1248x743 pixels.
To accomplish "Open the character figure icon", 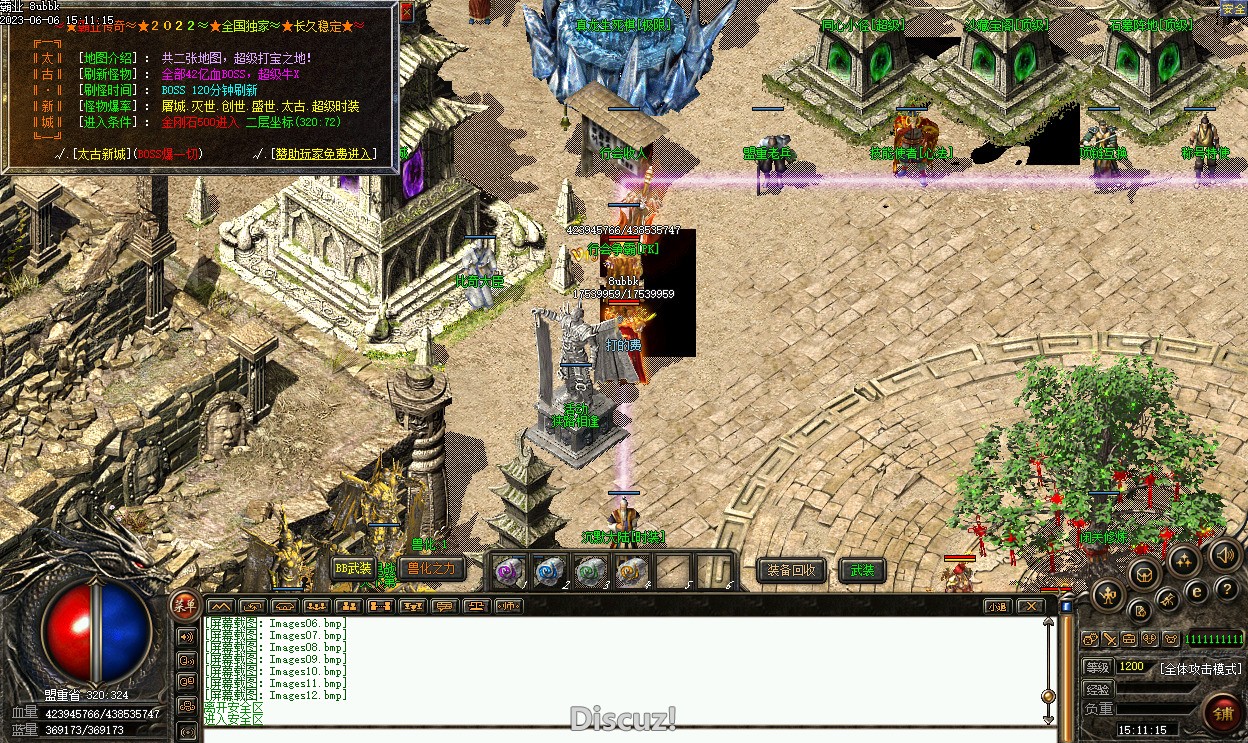I will (1108, 597).
